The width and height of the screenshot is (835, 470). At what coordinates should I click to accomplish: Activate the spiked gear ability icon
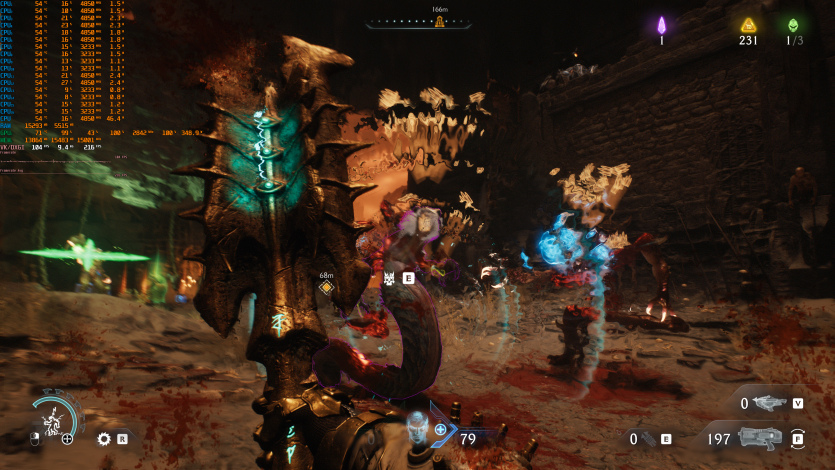103,438
